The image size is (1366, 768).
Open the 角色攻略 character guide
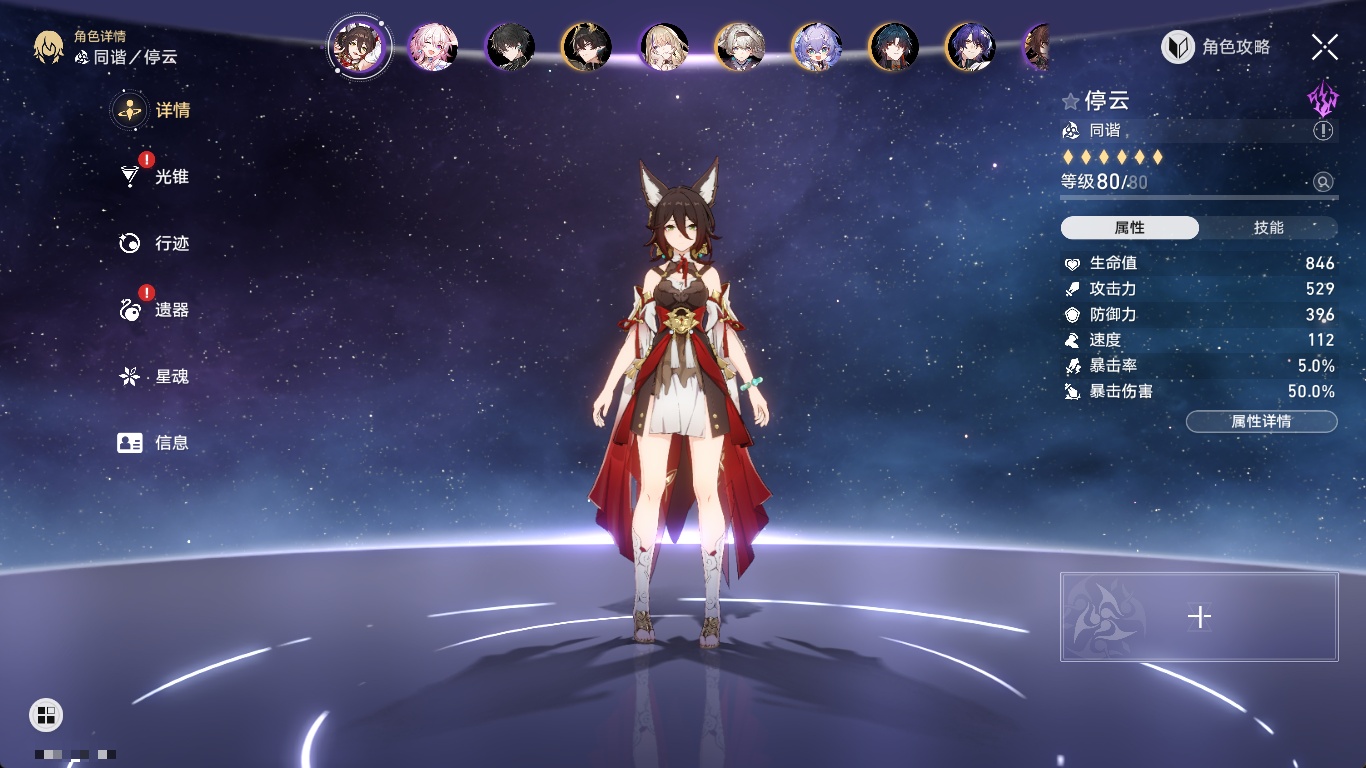click(1216, 47)
